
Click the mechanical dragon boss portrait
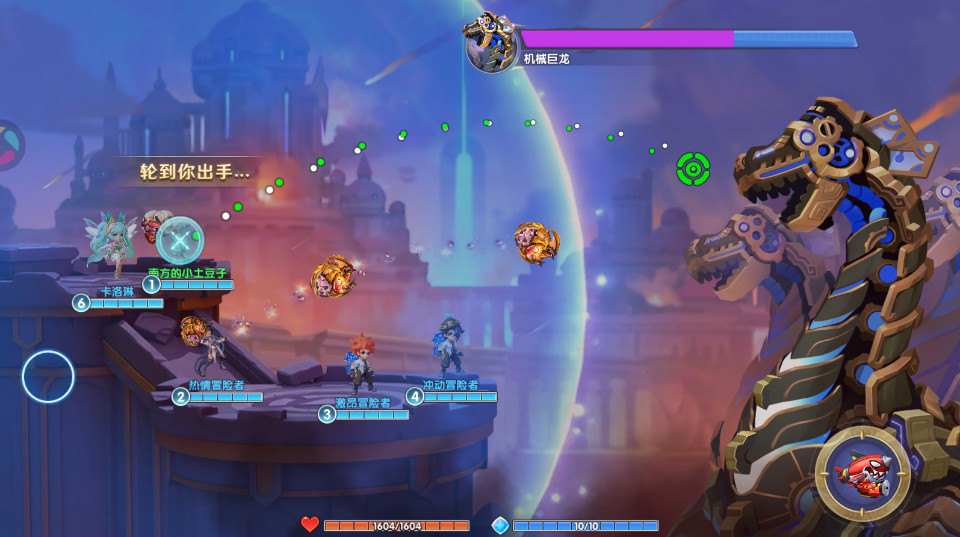tap(490, 42)
